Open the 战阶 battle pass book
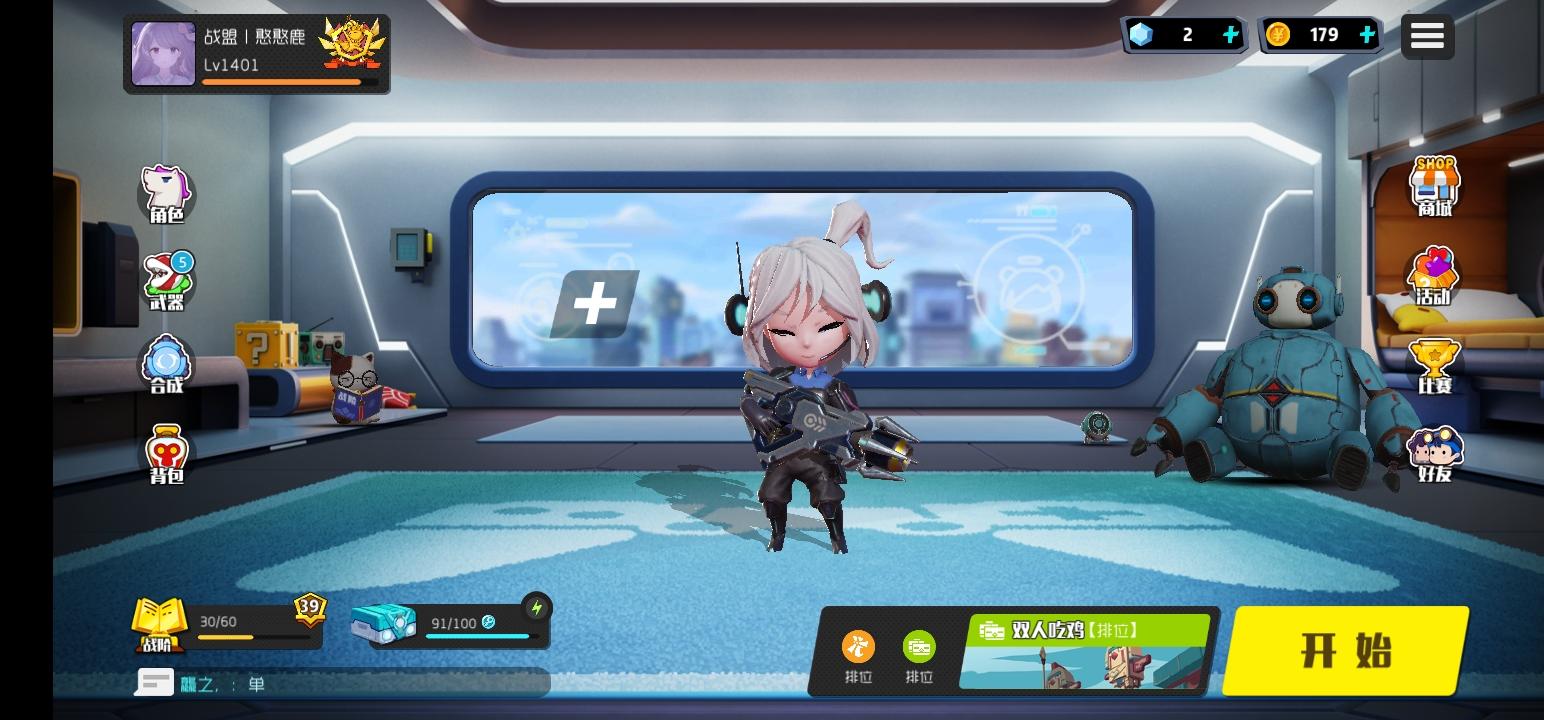Image resolution: width=1544 pixels, height=720 pixels. point(160,625)
